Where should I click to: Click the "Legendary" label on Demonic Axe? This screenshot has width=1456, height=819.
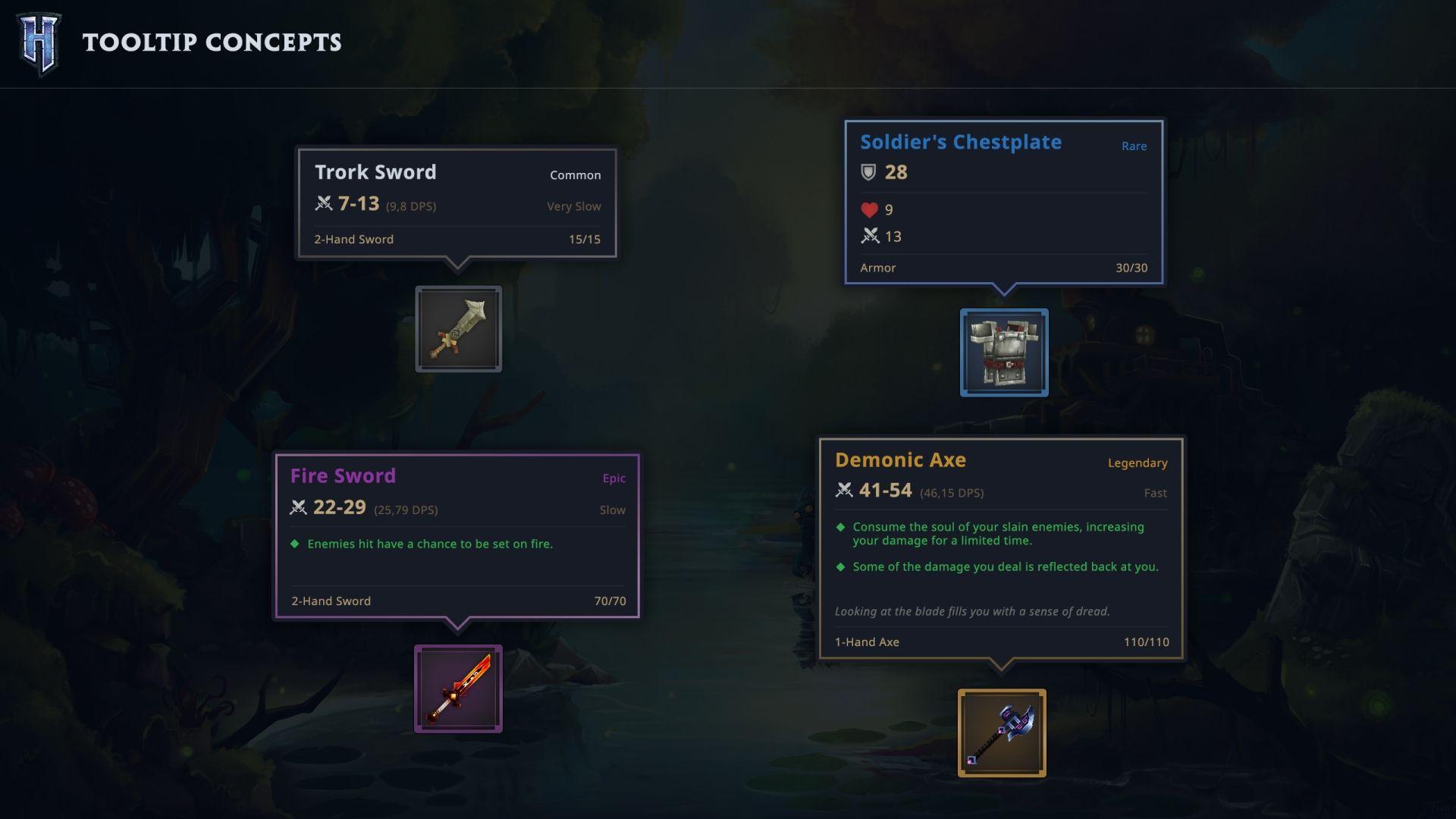tap(1137, 463)
